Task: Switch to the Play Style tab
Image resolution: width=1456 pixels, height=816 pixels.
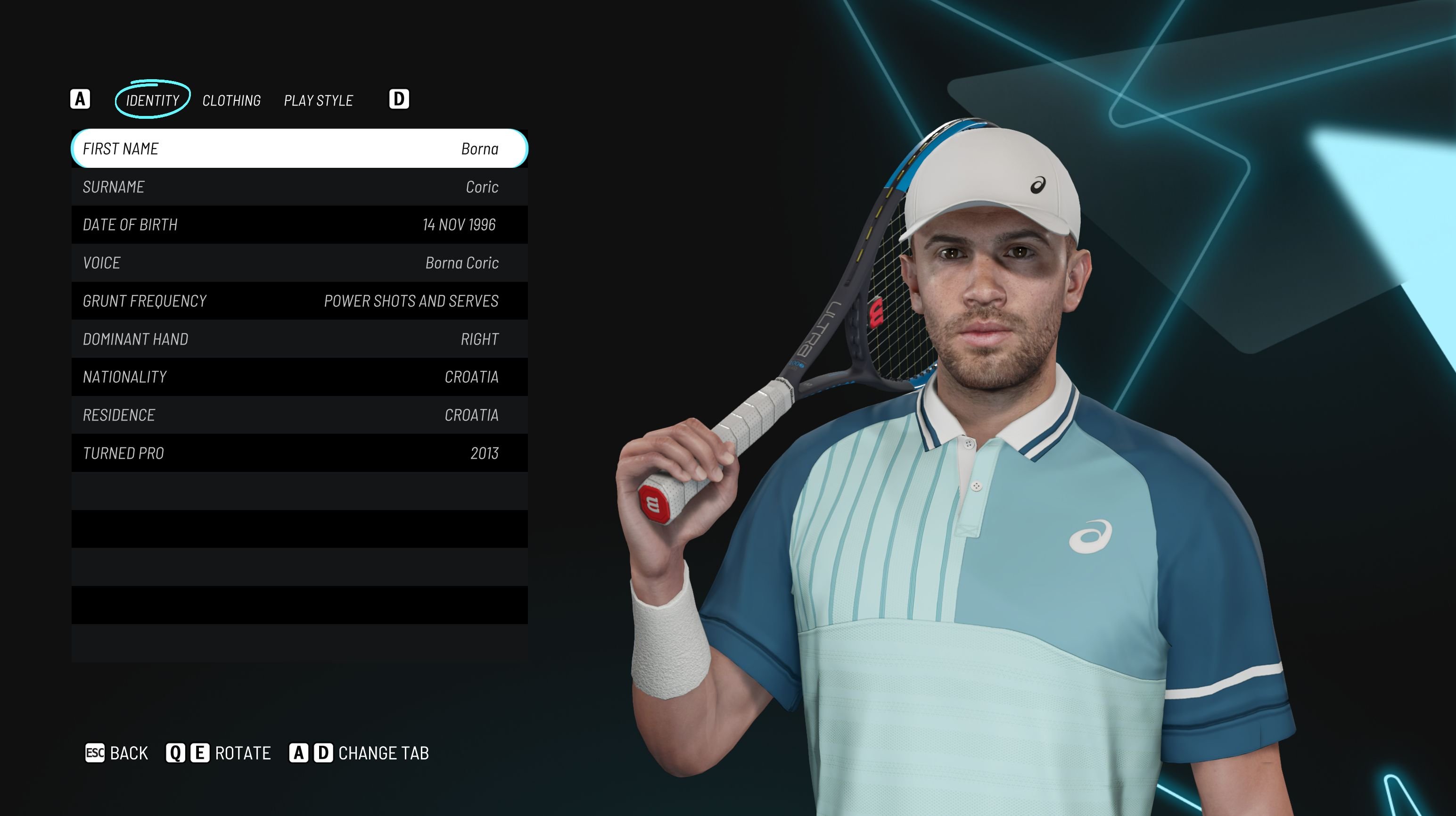Action: coord(318,100)
